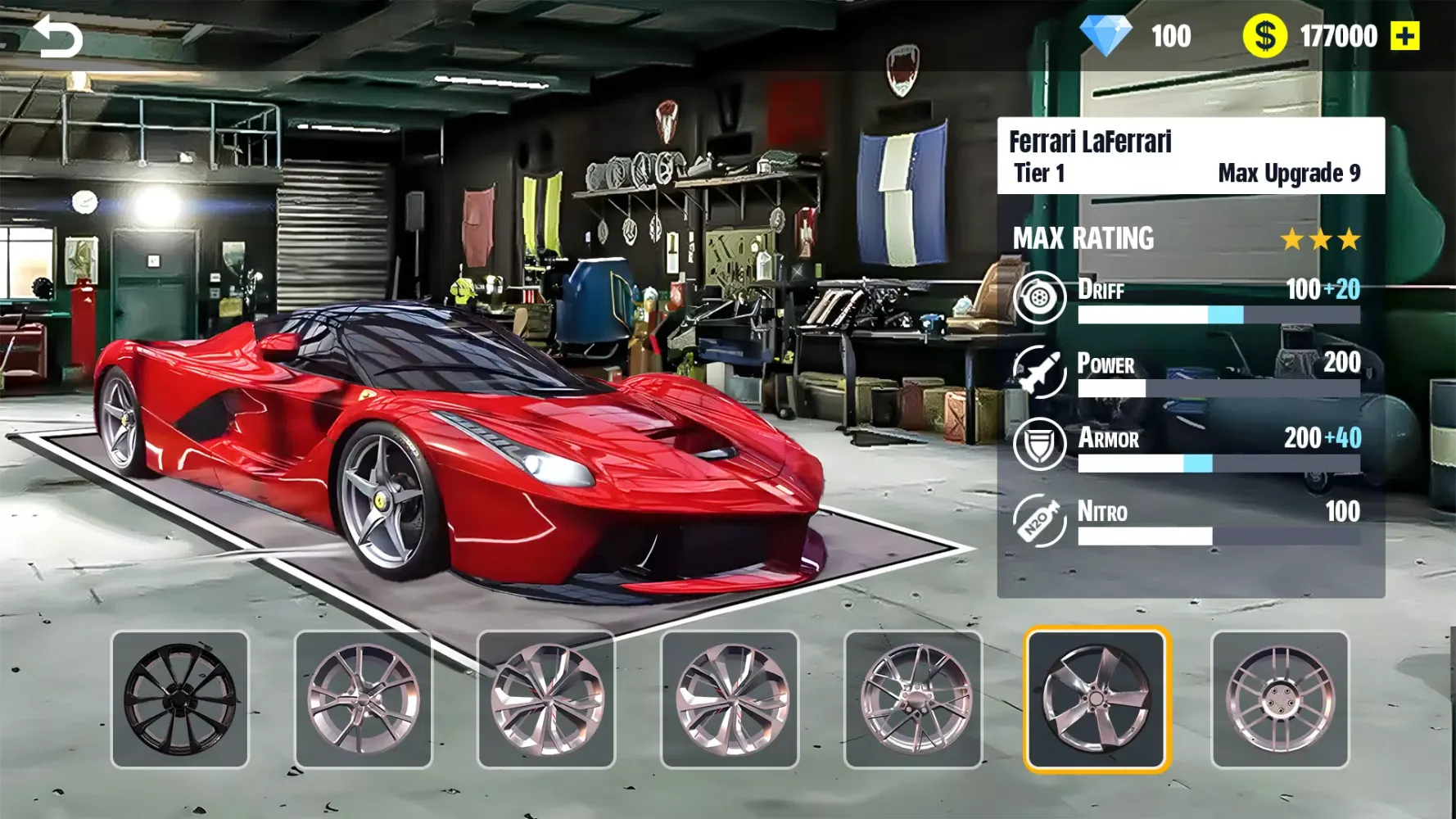Pick the silver wheel with visible lug bolts

coord(1280,699)
